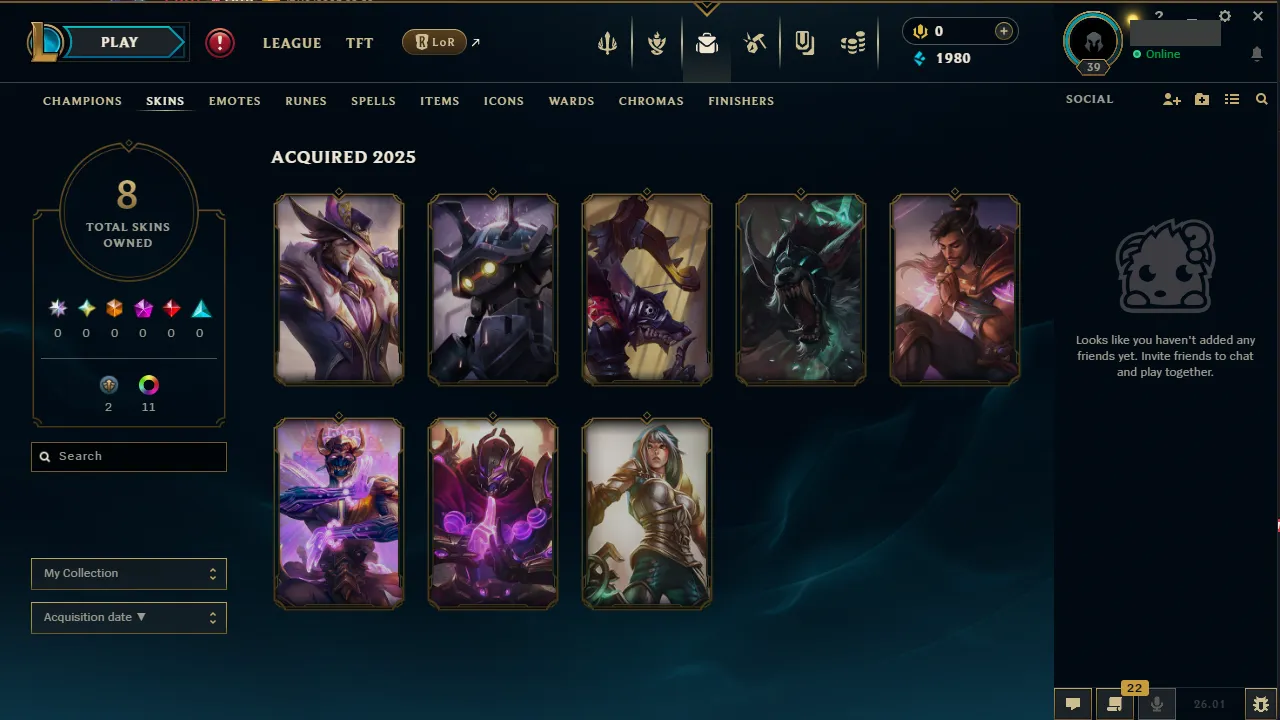The height and width of the screenshot is (720, 1280).
Task: Open the My Collection dropdown
Action: (128, 573)
